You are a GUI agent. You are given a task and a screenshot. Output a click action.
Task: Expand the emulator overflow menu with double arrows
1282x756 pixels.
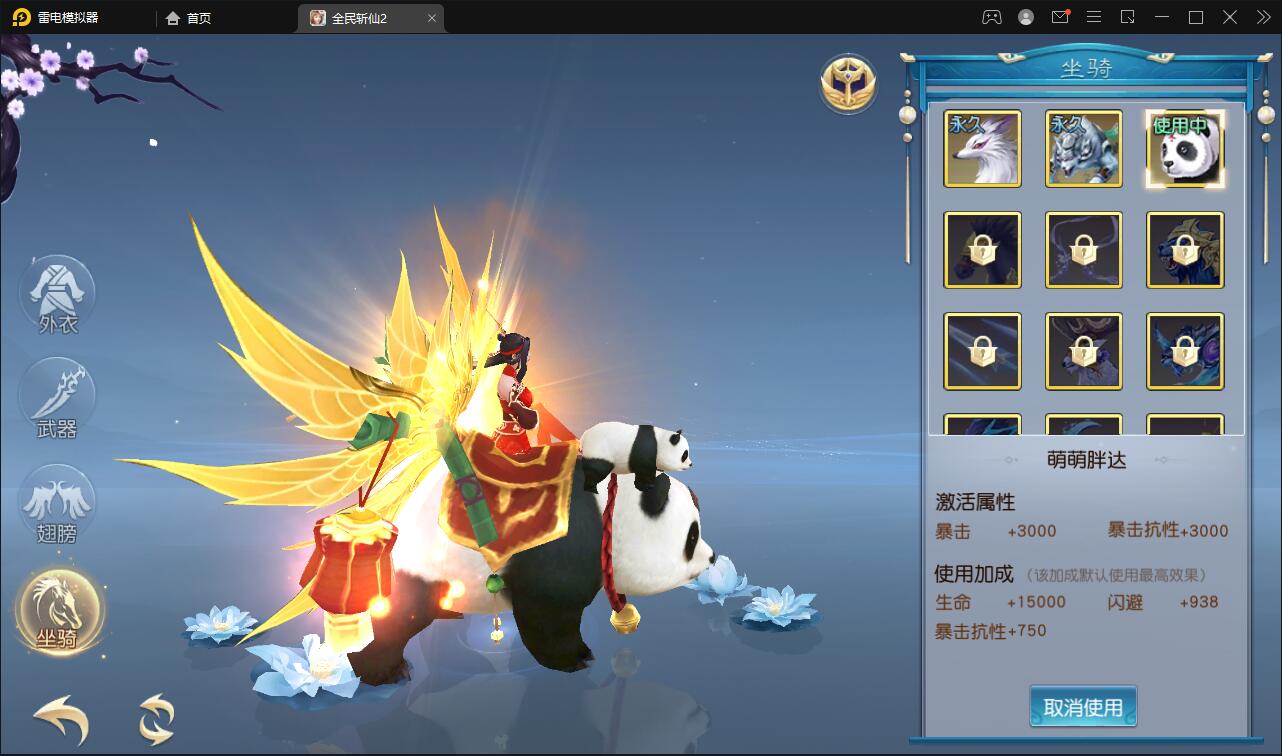[1262, 17]
